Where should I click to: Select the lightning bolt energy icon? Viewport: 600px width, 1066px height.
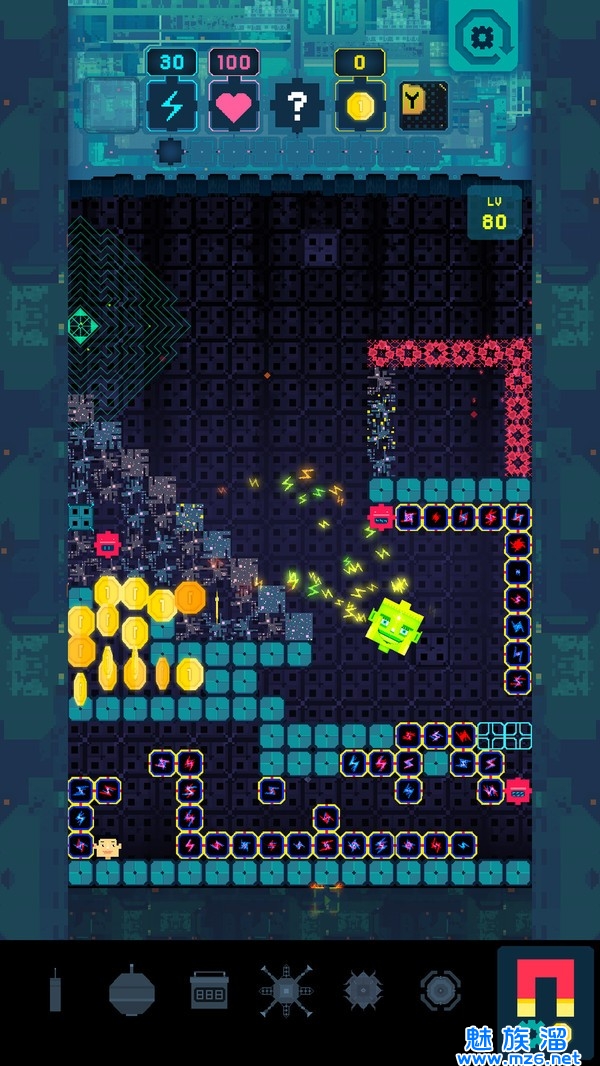(172, 105)
